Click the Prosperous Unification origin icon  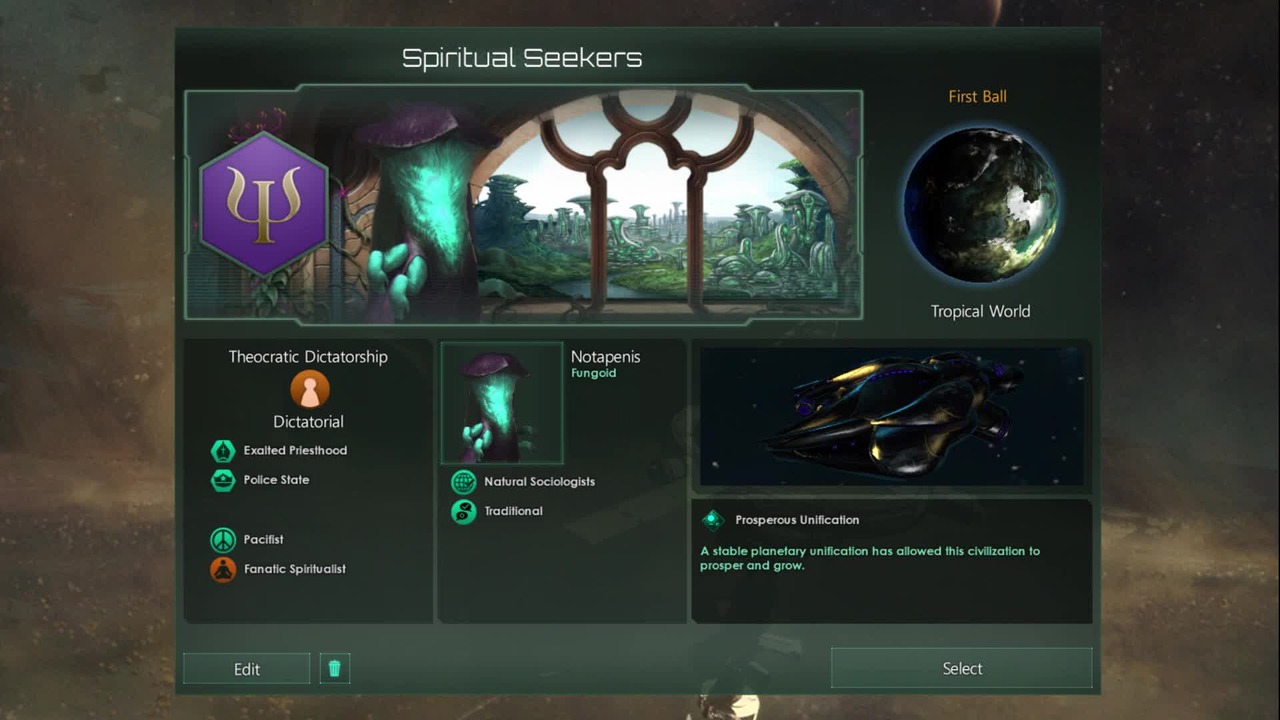point(712,520)
